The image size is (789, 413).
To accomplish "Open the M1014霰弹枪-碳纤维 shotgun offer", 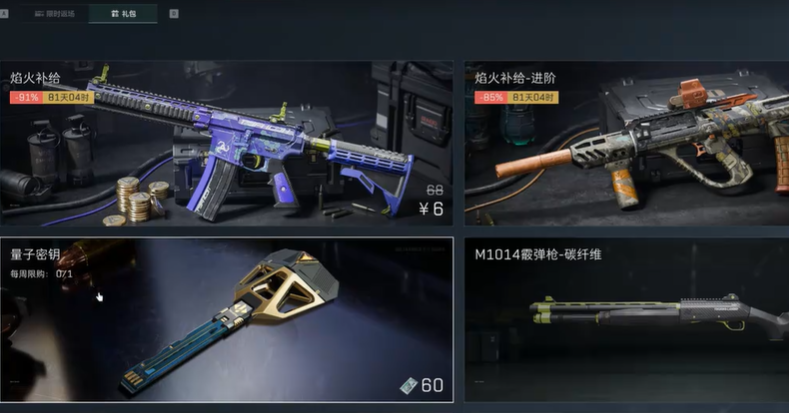I will (626, 319).
